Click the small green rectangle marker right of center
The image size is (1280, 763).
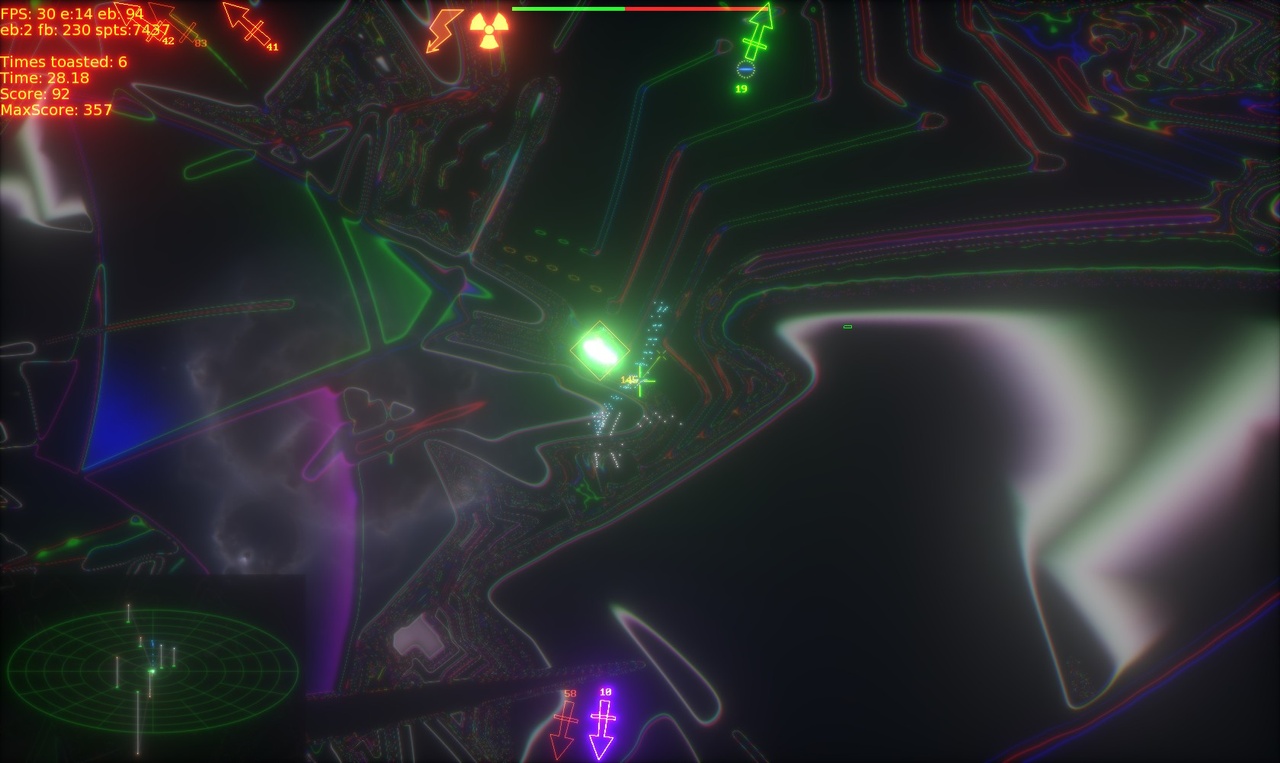[846, 326]
